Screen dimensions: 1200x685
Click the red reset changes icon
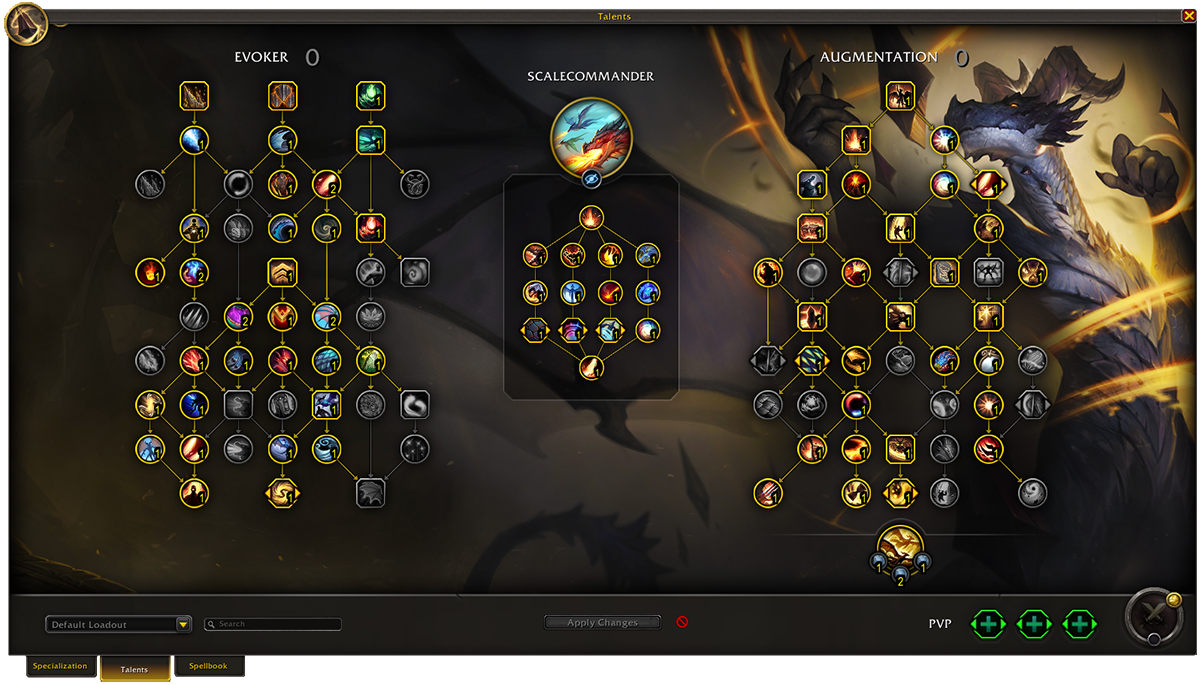click(x=682, y=622)
